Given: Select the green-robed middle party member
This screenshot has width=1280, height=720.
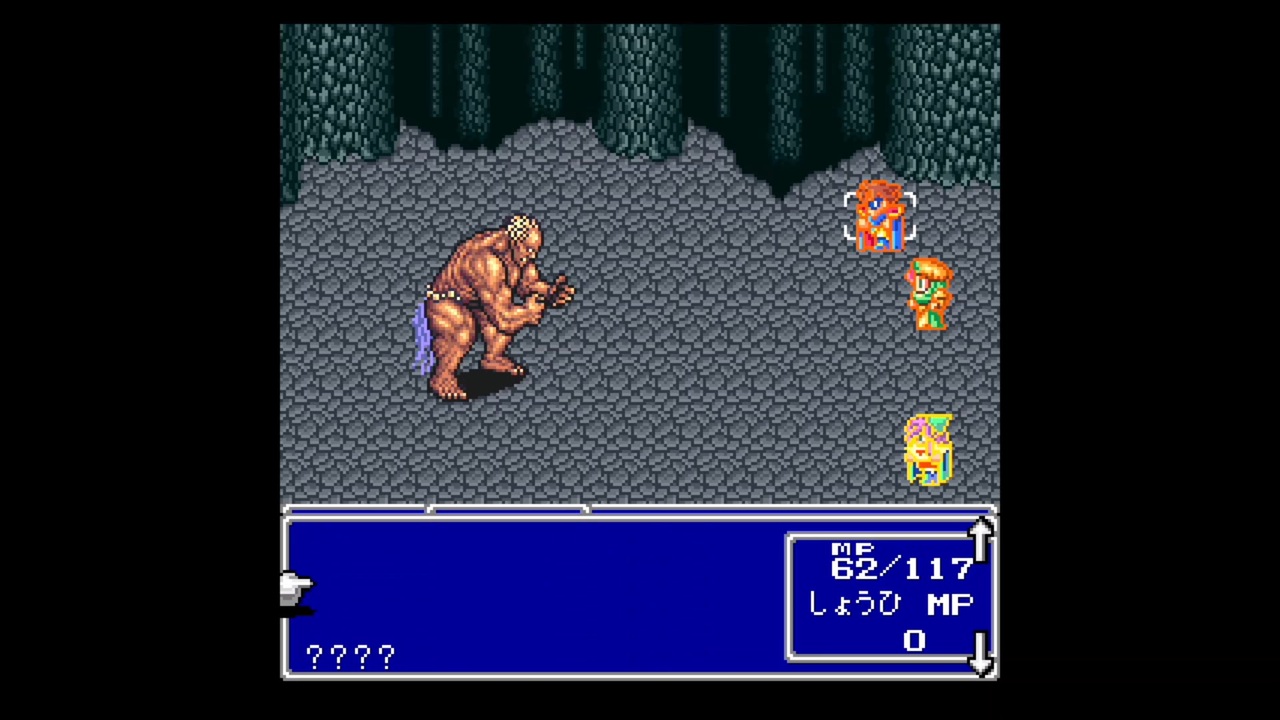Looking at the screenshot, I should (930, 295).
